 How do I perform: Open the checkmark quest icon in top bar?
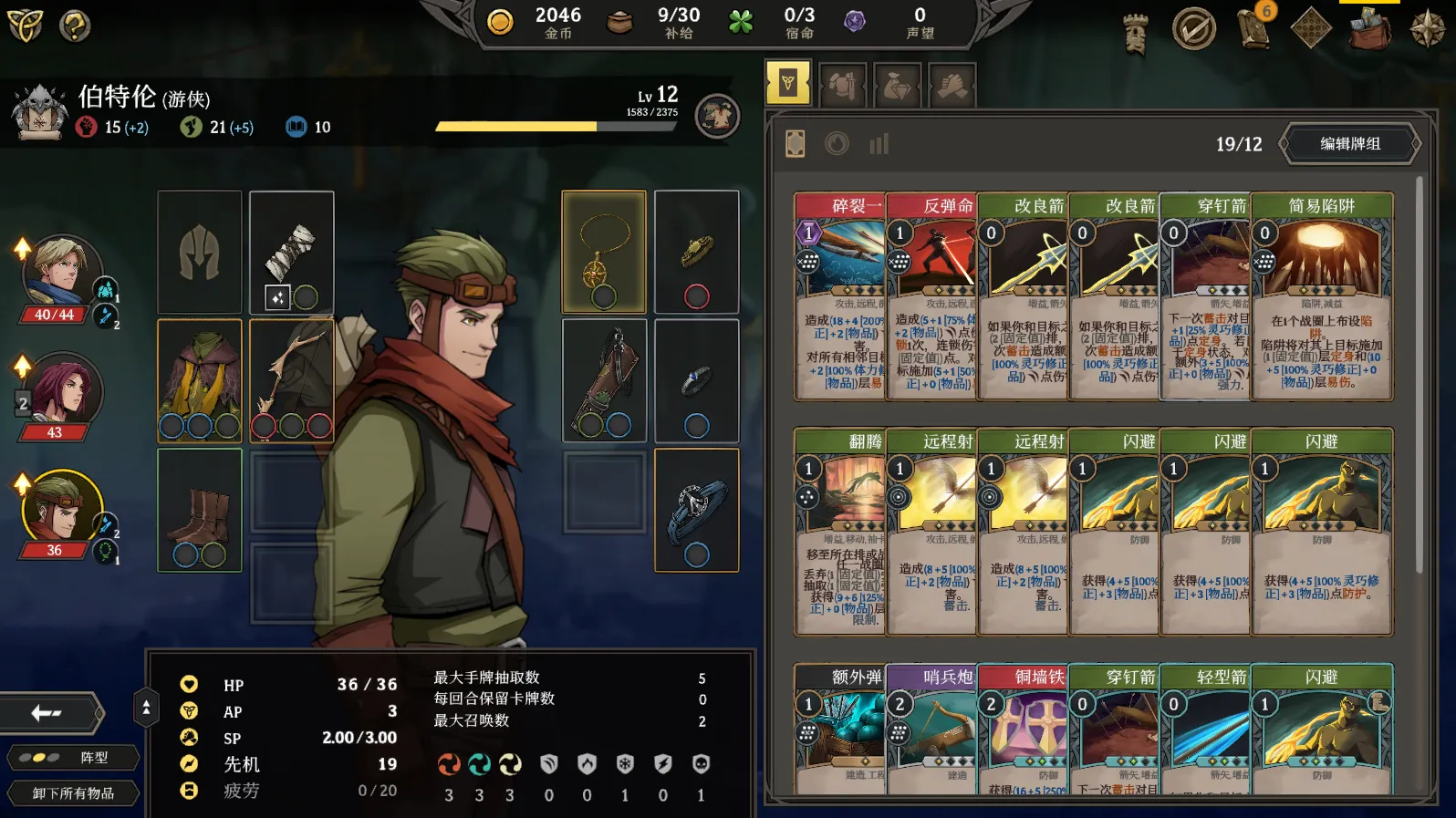[x=1194, y=29]
